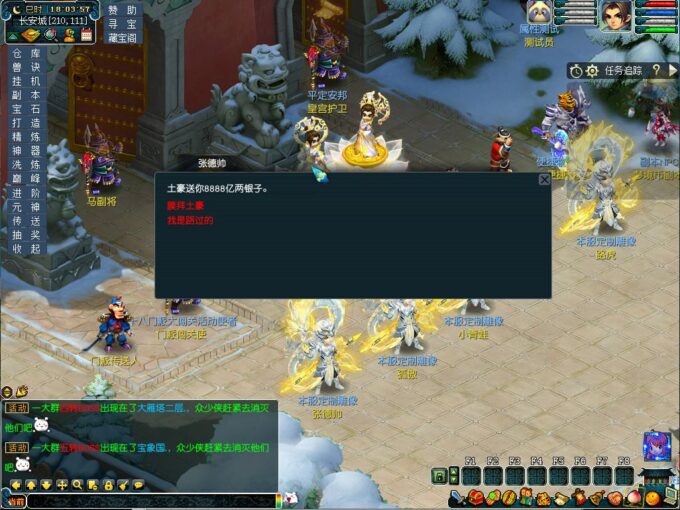Choose the reply '我是路过的'
The height and width of the screenshot is (510, 680).
click(x=190, y=220)
